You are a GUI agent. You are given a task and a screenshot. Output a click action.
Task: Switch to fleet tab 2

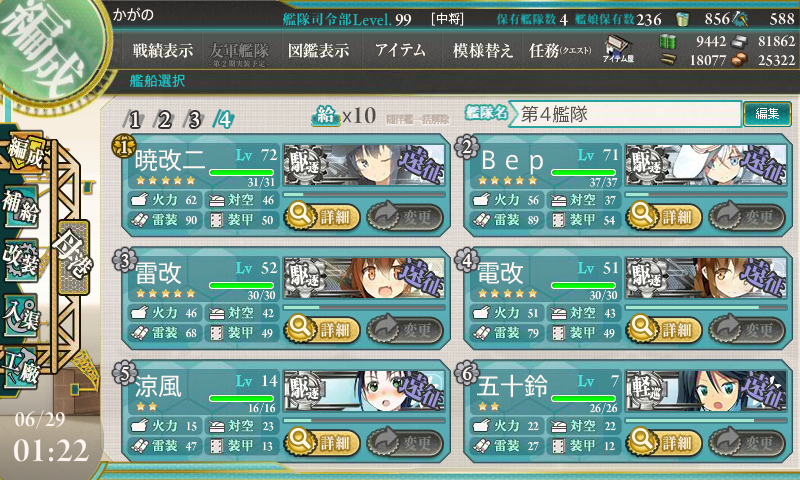click(164, 119)
